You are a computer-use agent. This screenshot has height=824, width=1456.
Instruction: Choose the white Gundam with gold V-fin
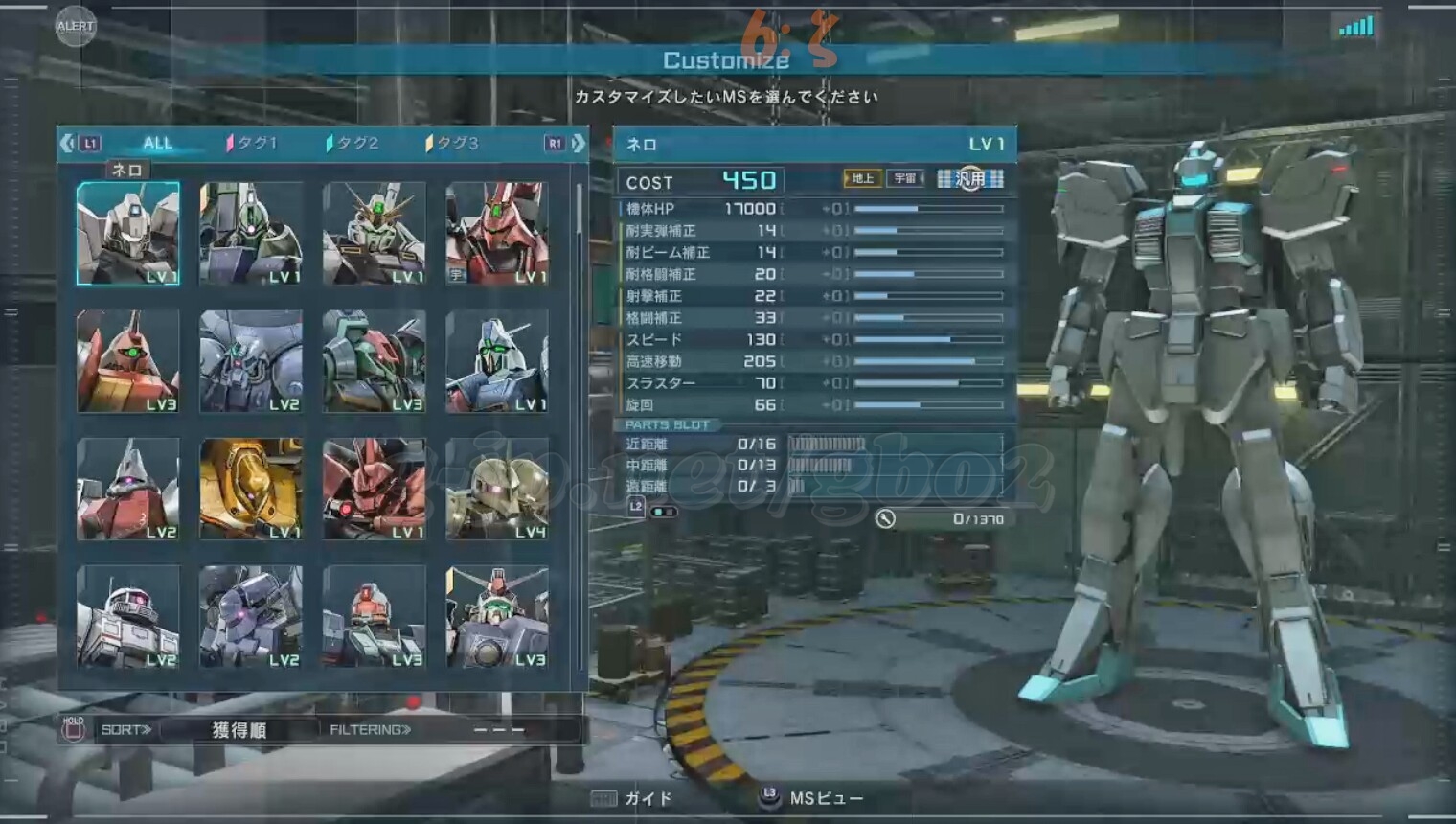click(374, 234)
